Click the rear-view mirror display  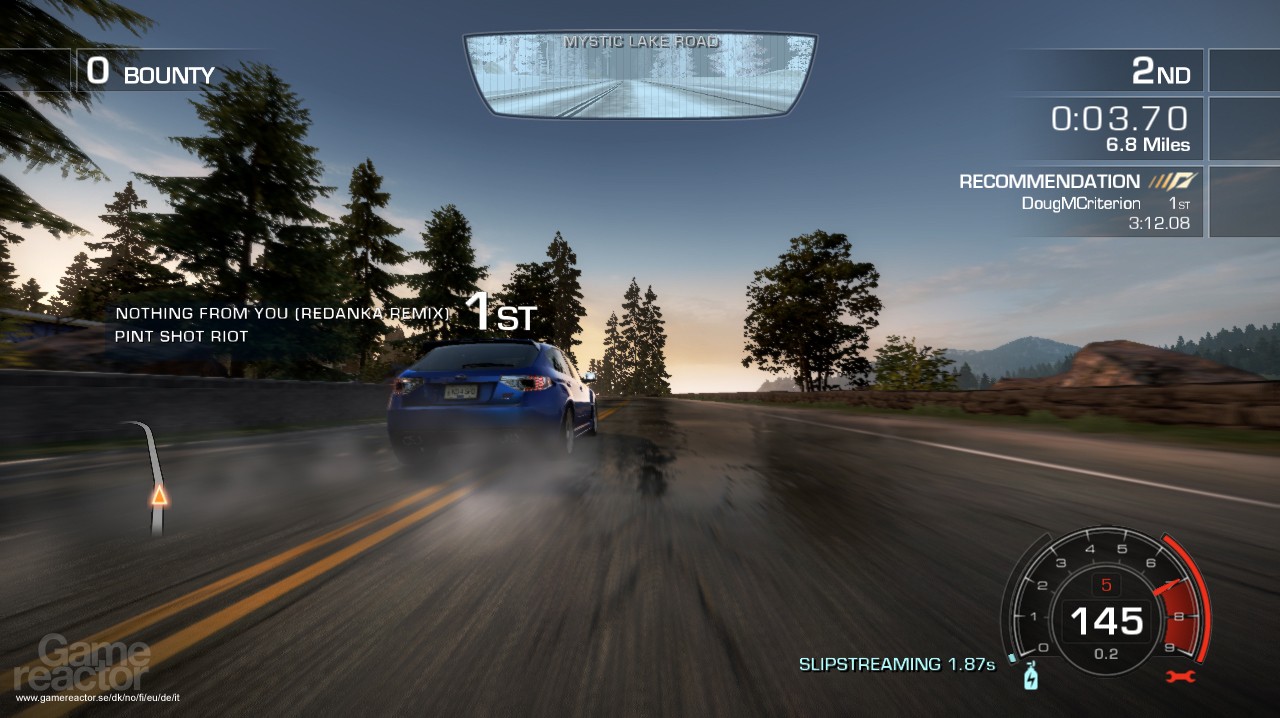tap(640, 76)
